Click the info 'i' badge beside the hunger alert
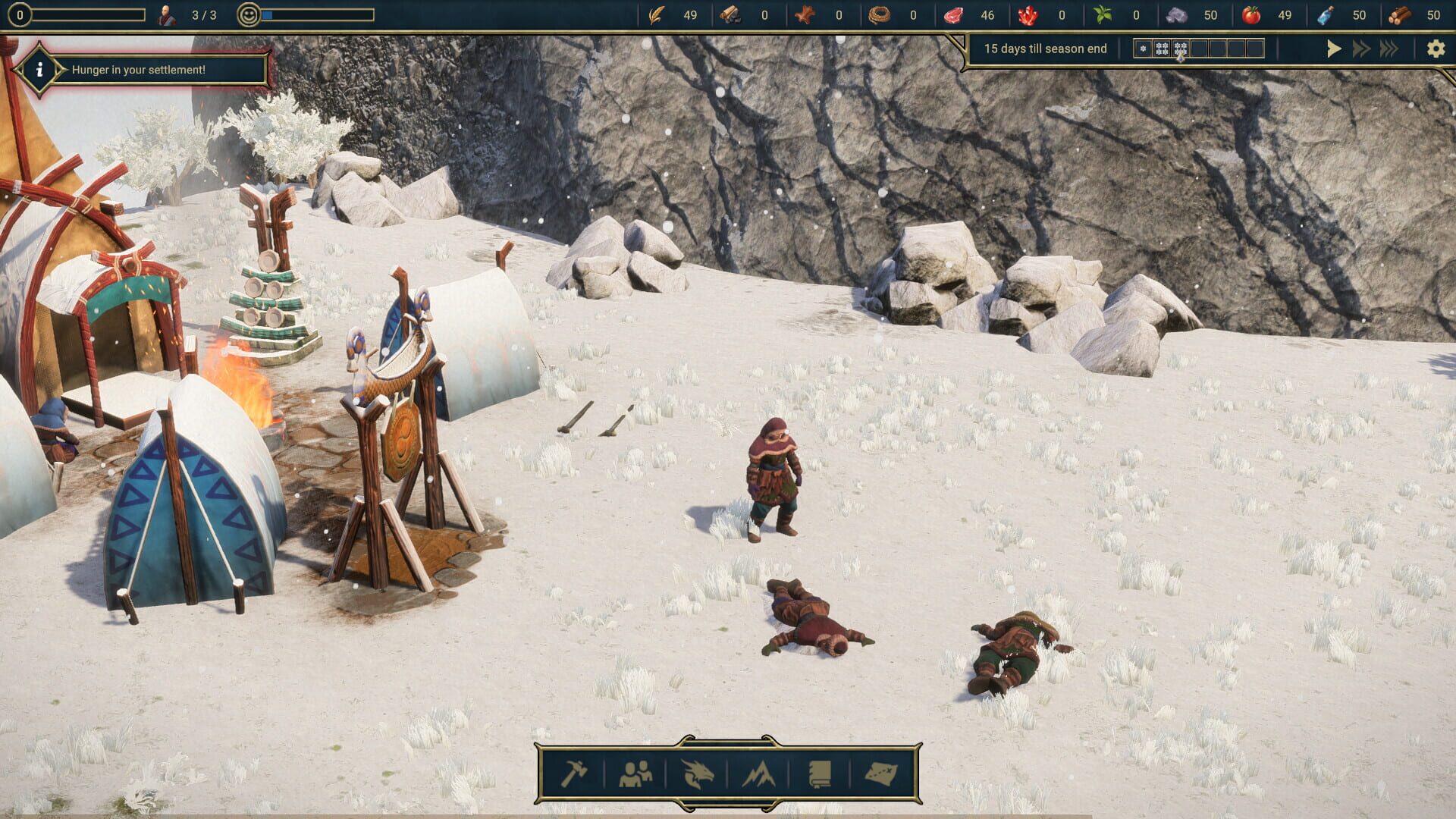Screen dimensions: 1456x819 (x=39, y=71)
